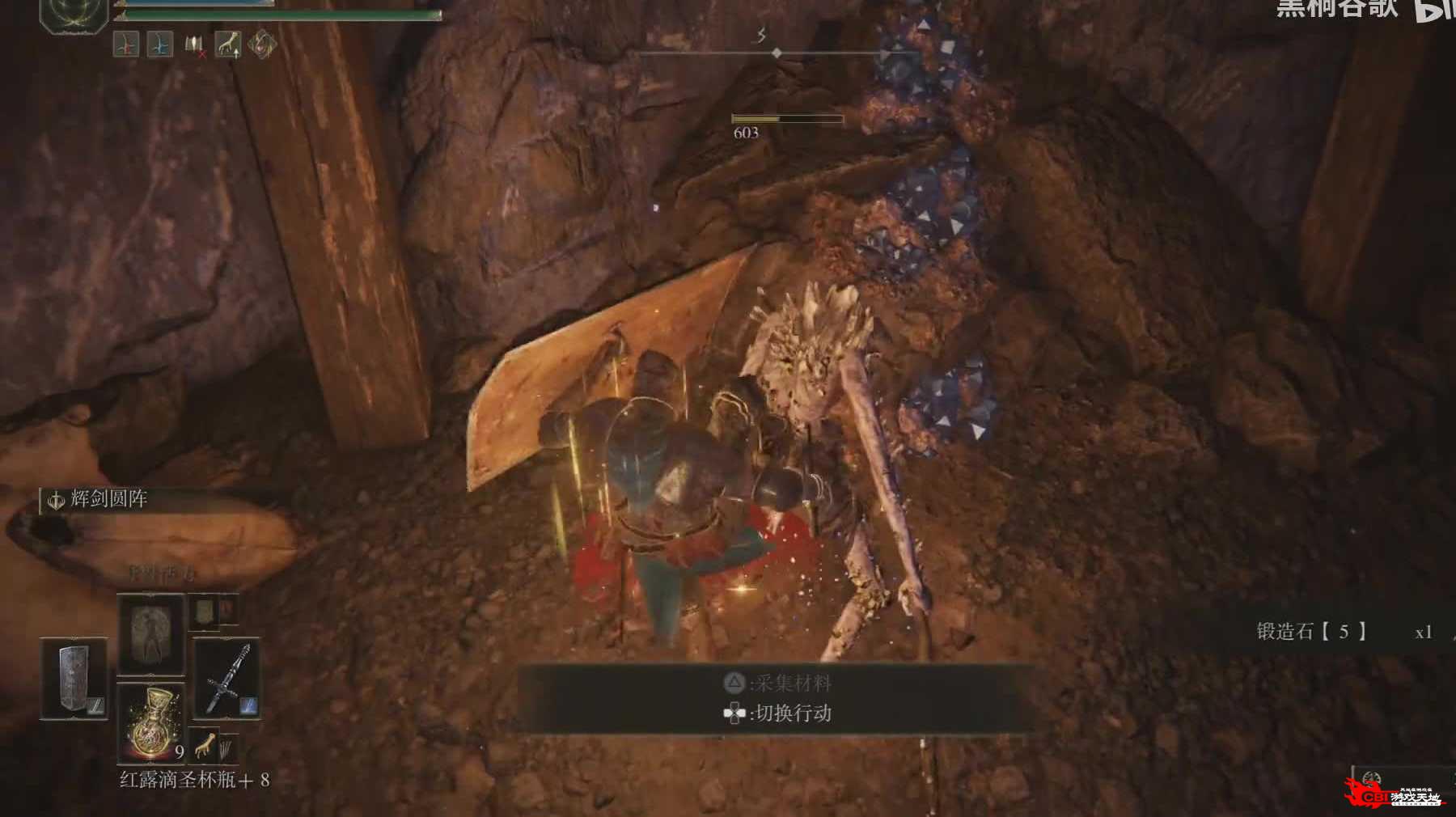Click the compass bar at top
The image size is (1456, 817).
[x=777, y=53]
